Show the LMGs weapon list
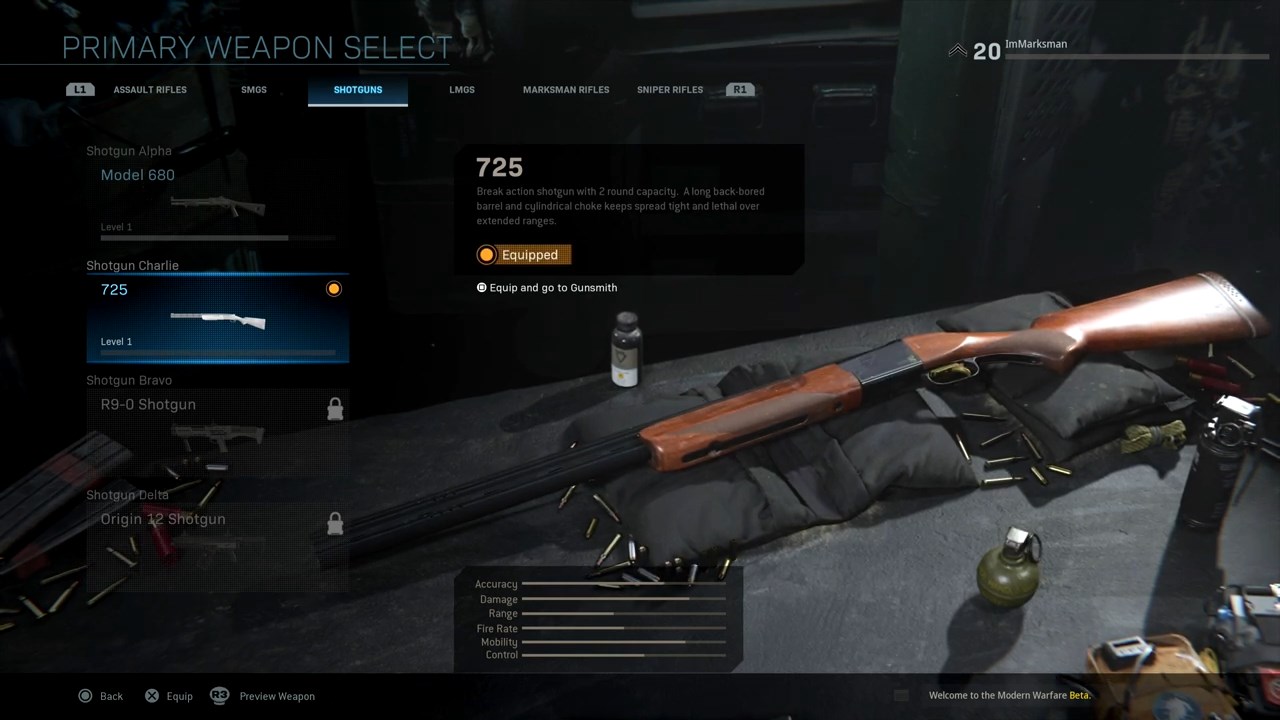Screen dimensions: 1280x720 point(462,90)
